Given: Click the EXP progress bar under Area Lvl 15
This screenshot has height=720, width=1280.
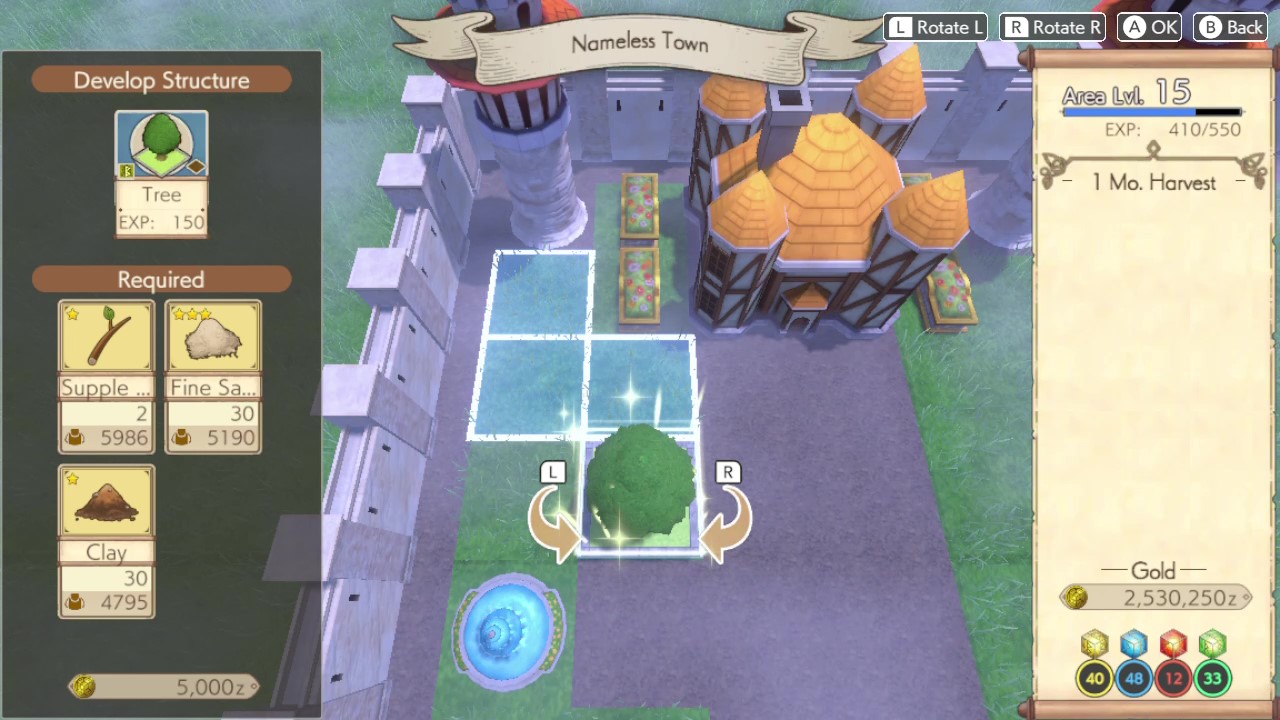Looking at the screenshot, I should tap(1153, 111).
